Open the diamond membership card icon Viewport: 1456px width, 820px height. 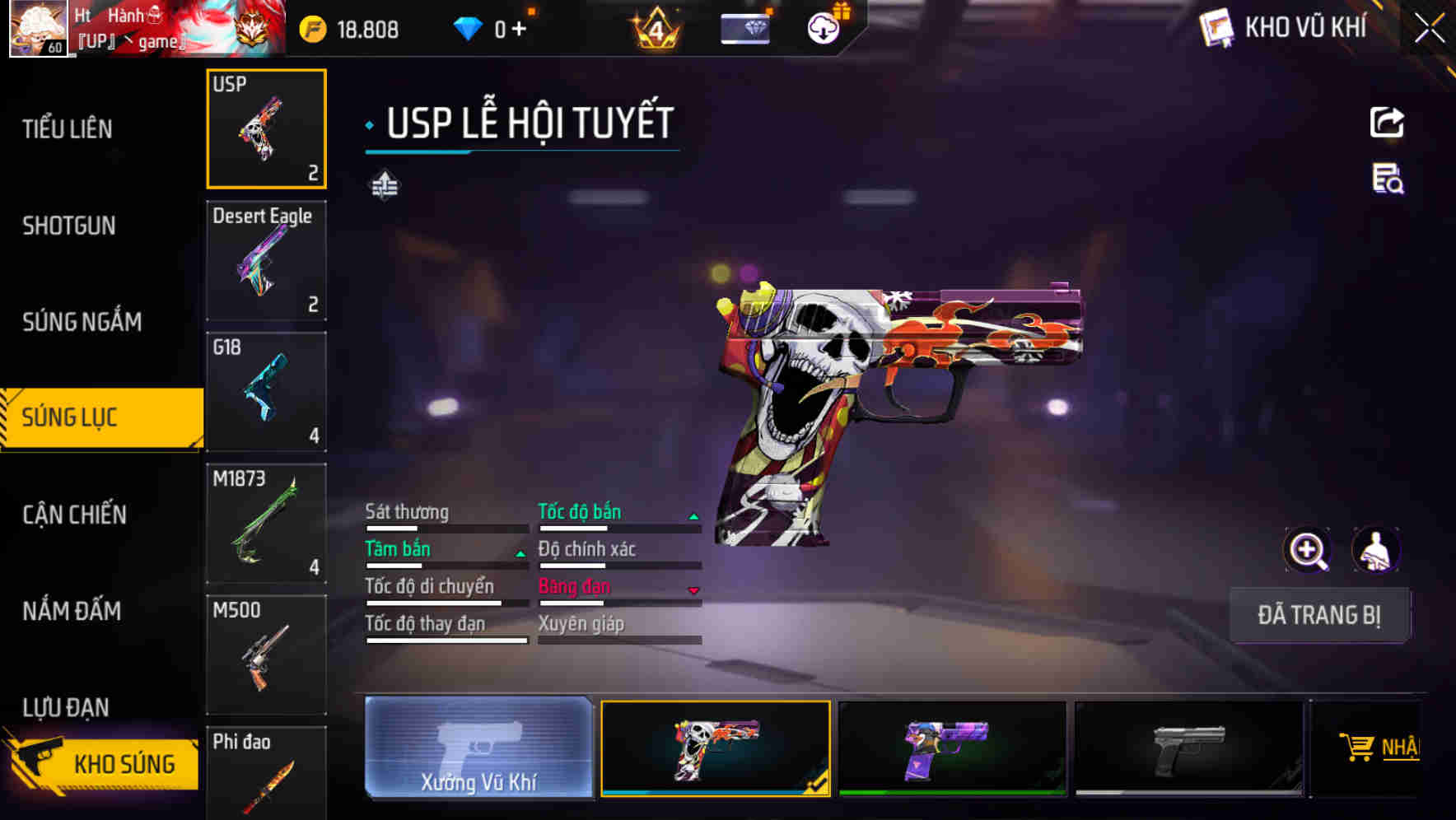(x=744, y=27)
